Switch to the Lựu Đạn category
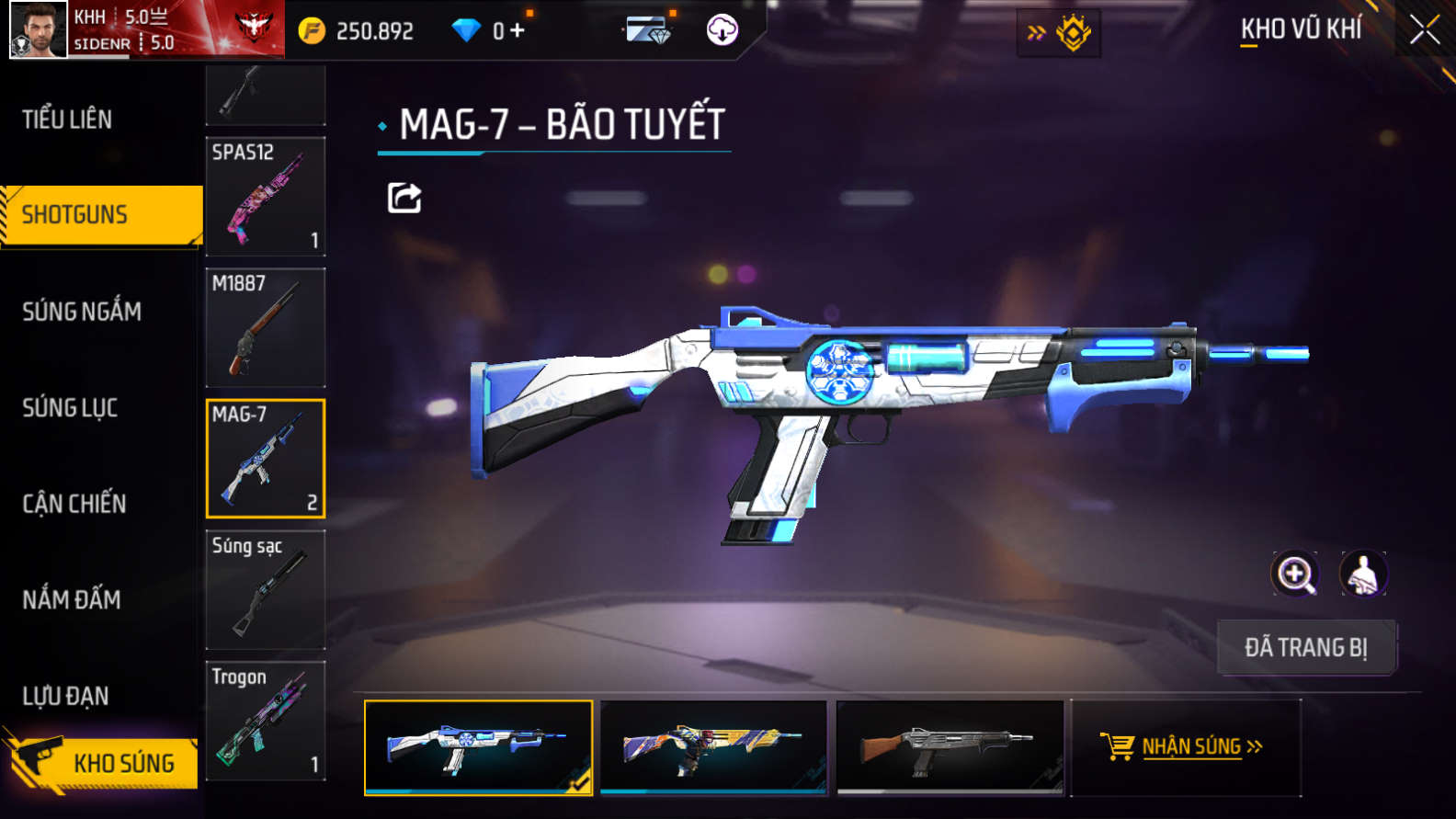The height and width of the screenshot is (819, 1456). [x=66, y=697]
